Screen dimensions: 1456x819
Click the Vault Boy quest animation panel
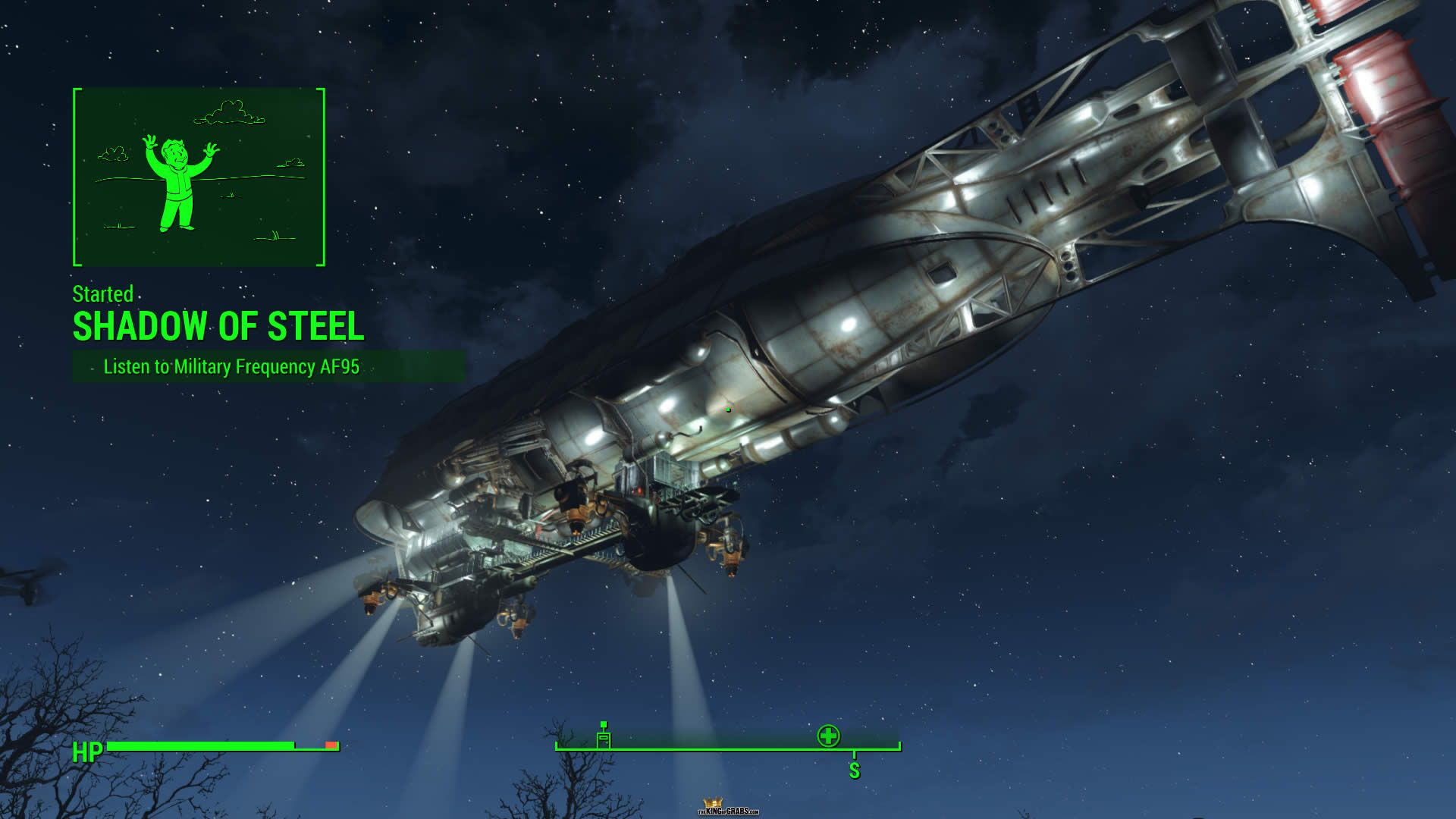[199, 177]
